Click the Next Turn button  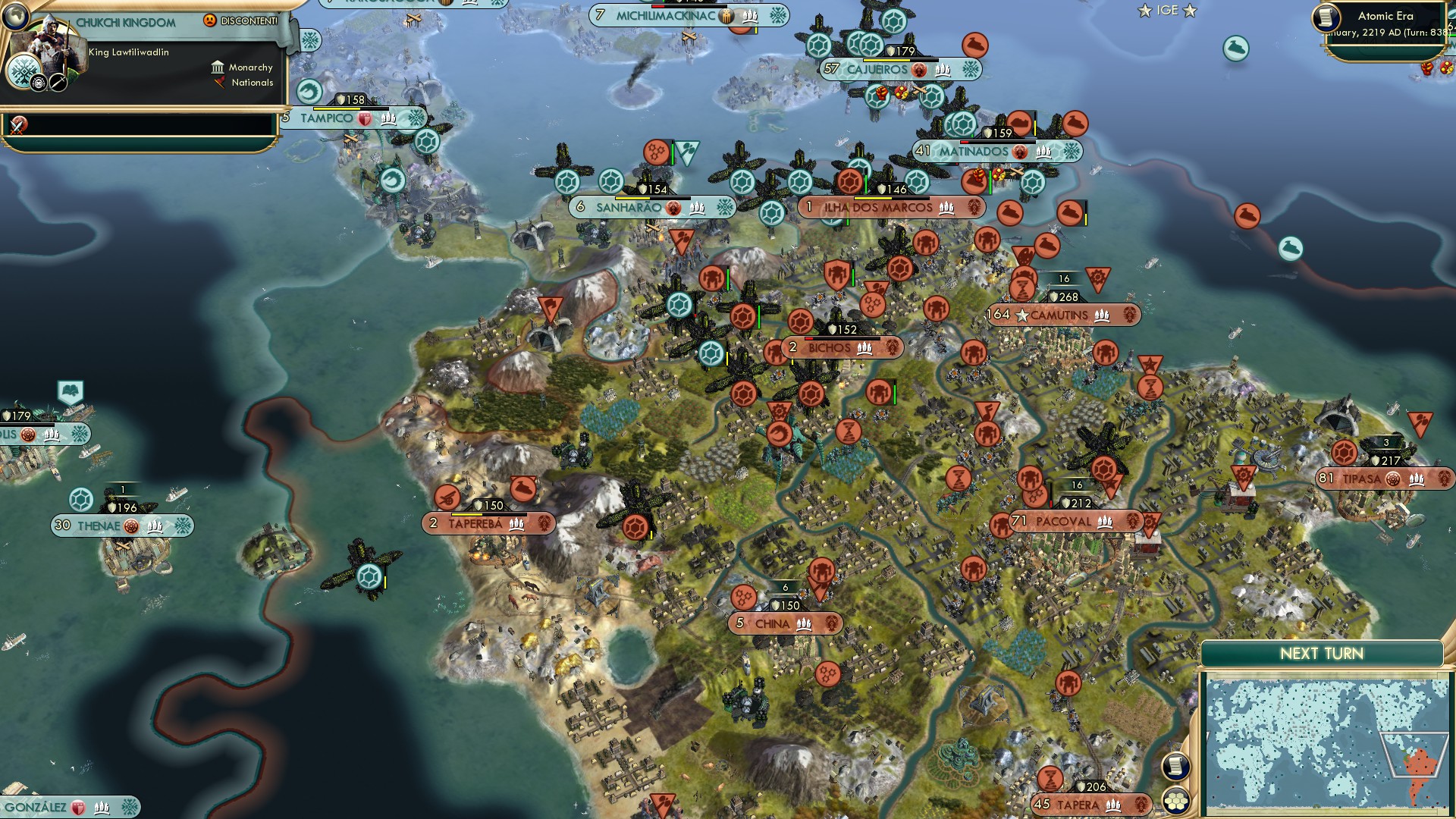tap(1323, 651)
